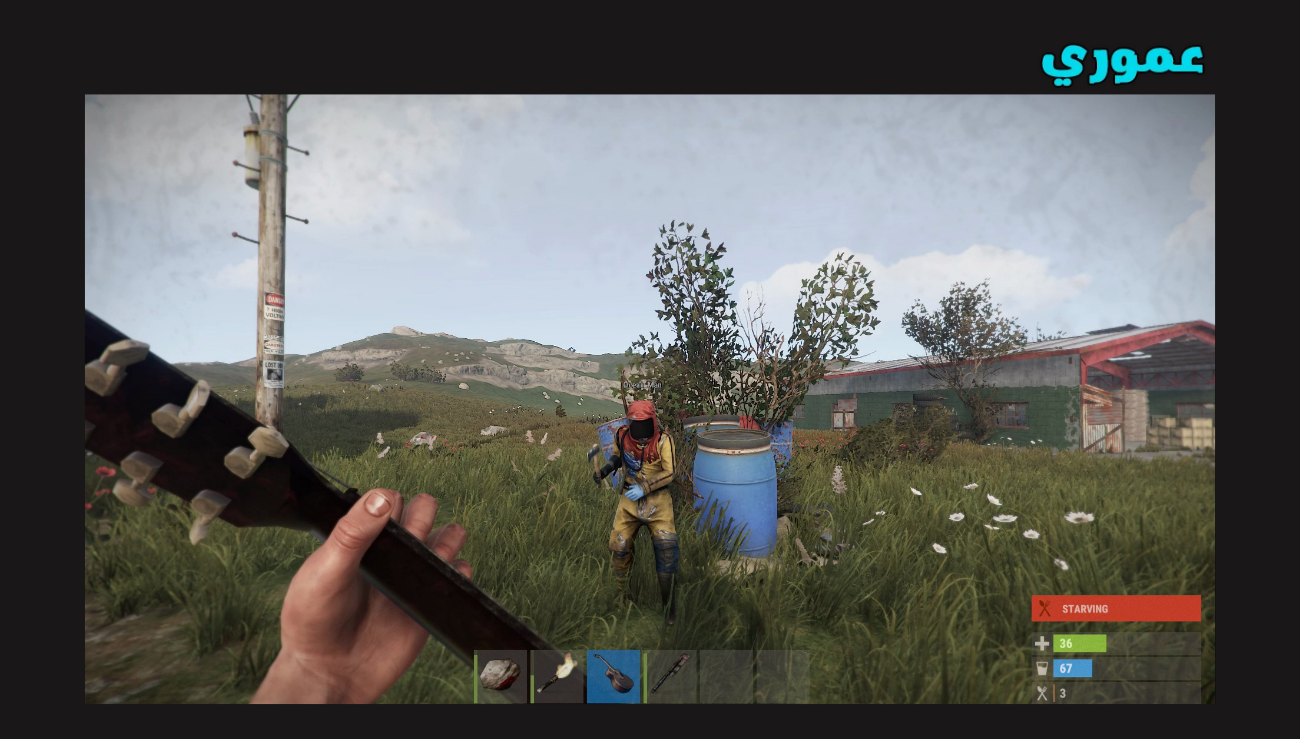Screen dimensions: 1300x739
Task: Select the wooden spear in the hotbar
Action: pyautogui.click(x=672, y=675)
